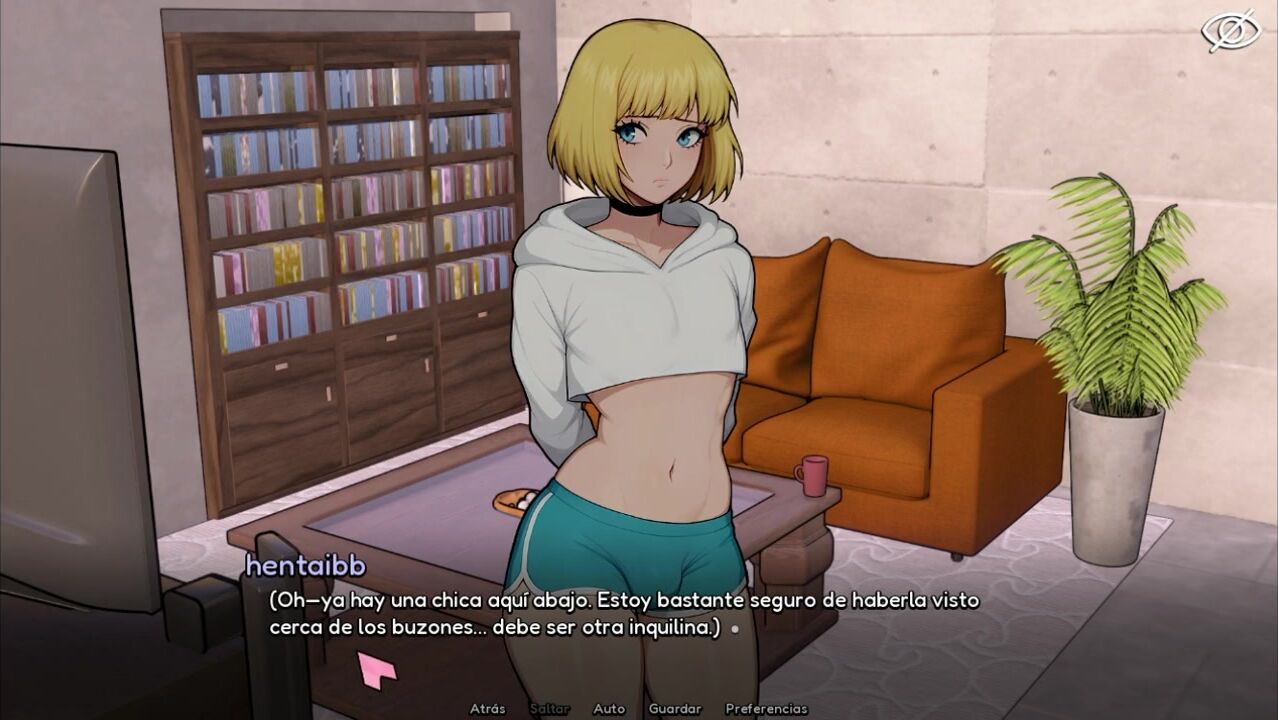Image resolution: width=1278 pixels, height=720 pixels.
Task: Go back with the Atrás button
Action: (487, 709)
